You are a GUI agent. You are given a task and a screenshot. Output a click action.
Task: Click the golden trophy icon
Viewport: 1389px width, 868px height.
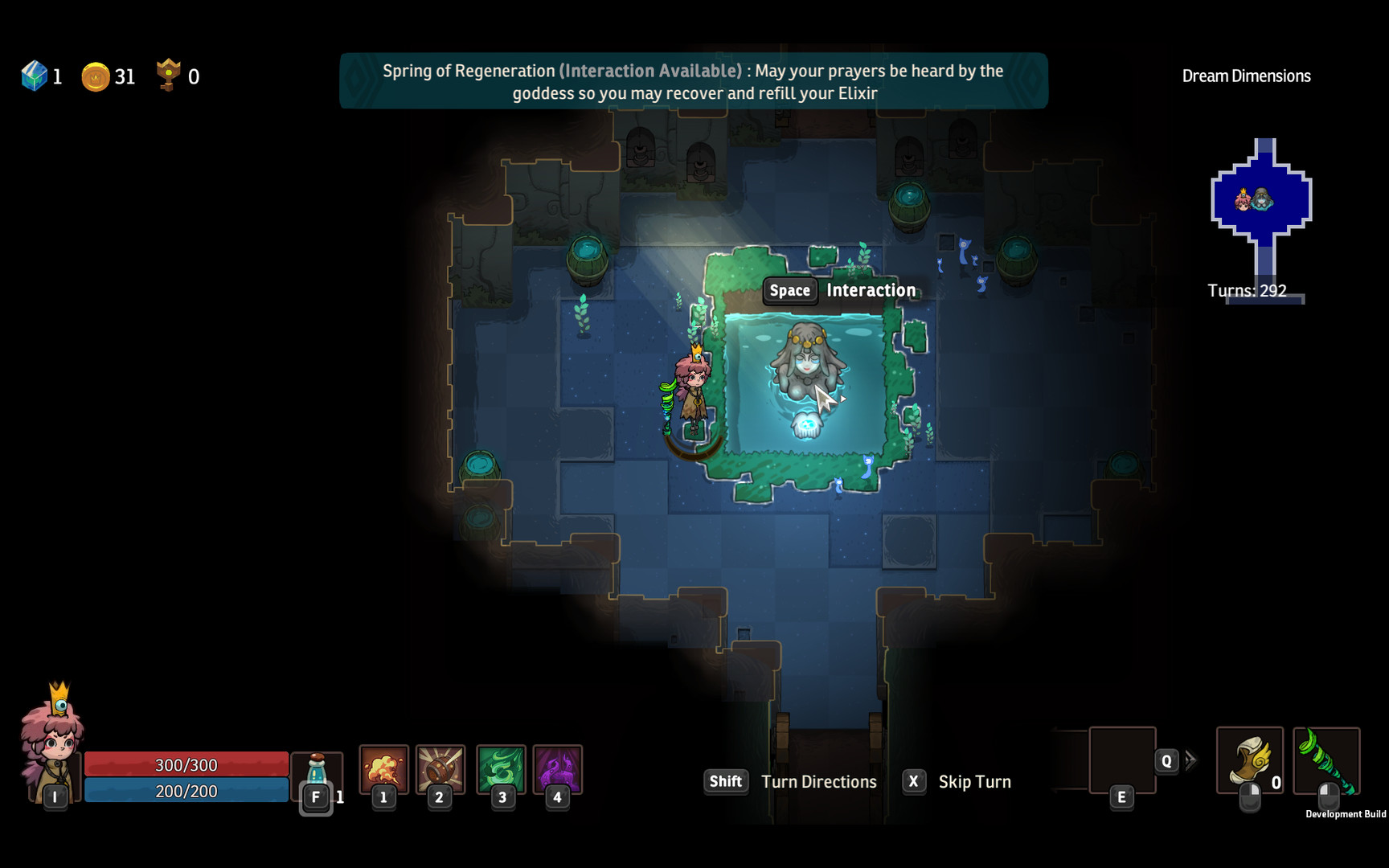click(168, 75)
